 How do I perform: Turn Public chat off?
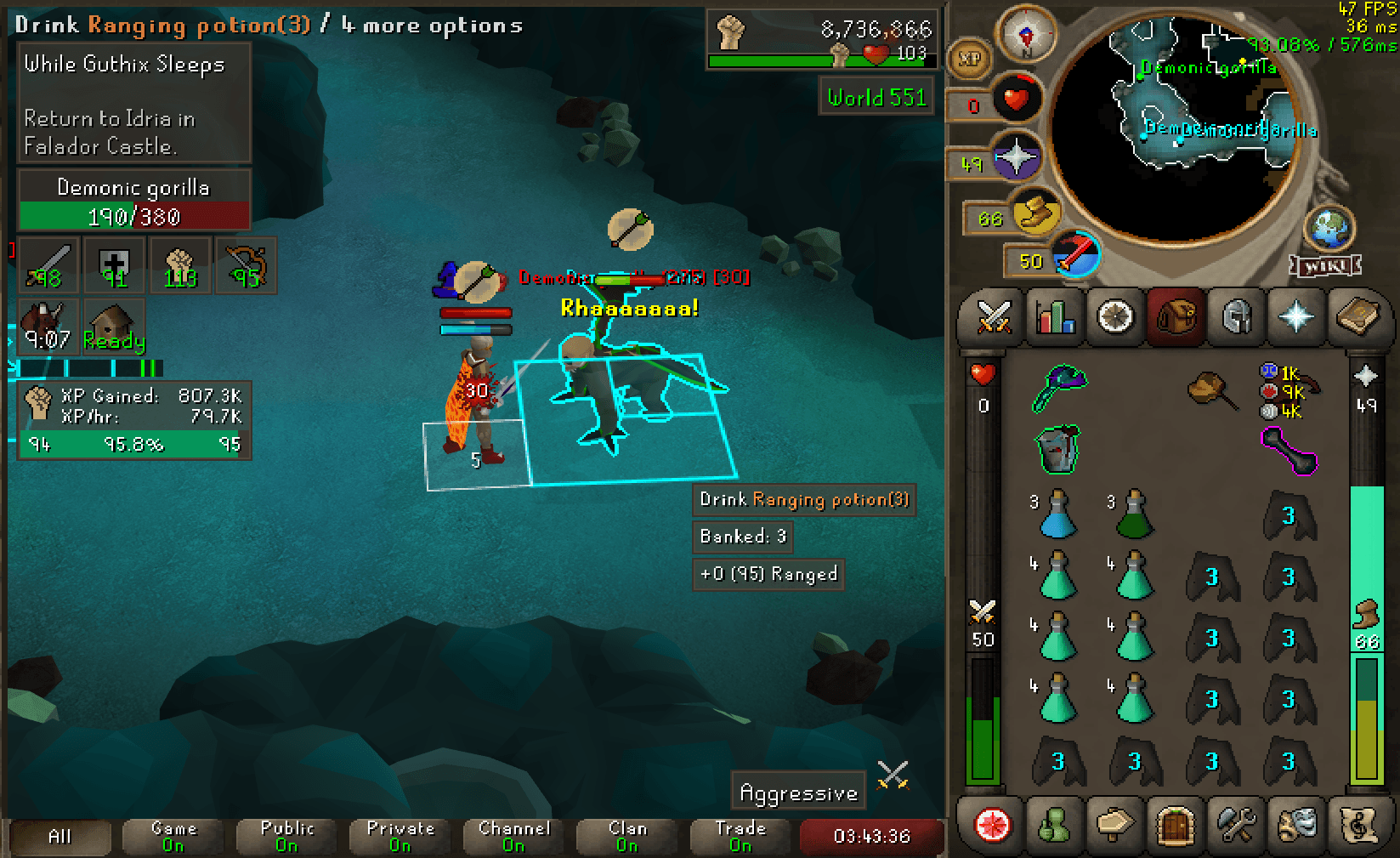(286, 837)
